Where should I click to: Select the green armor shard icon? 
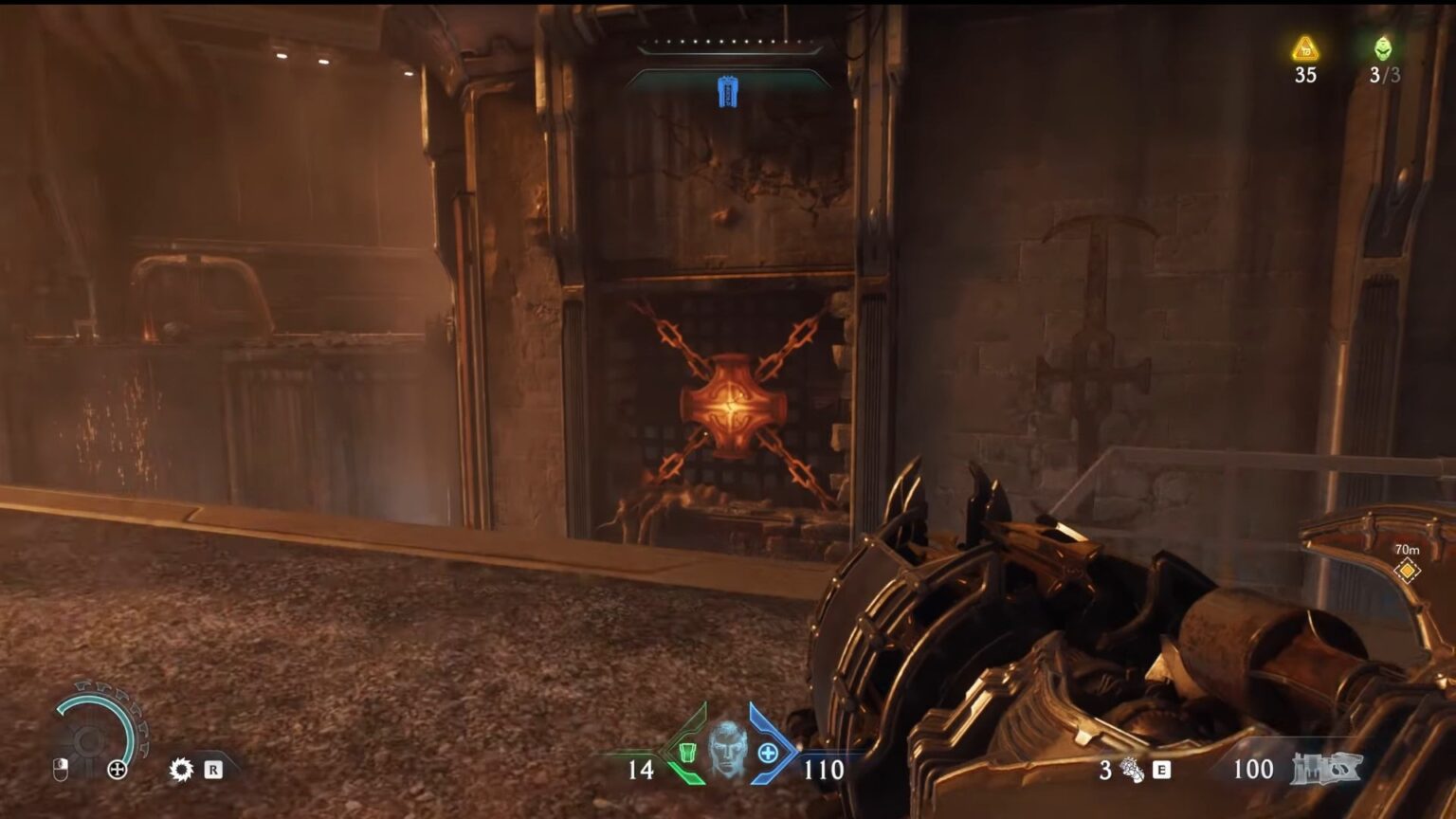point(687,752)
